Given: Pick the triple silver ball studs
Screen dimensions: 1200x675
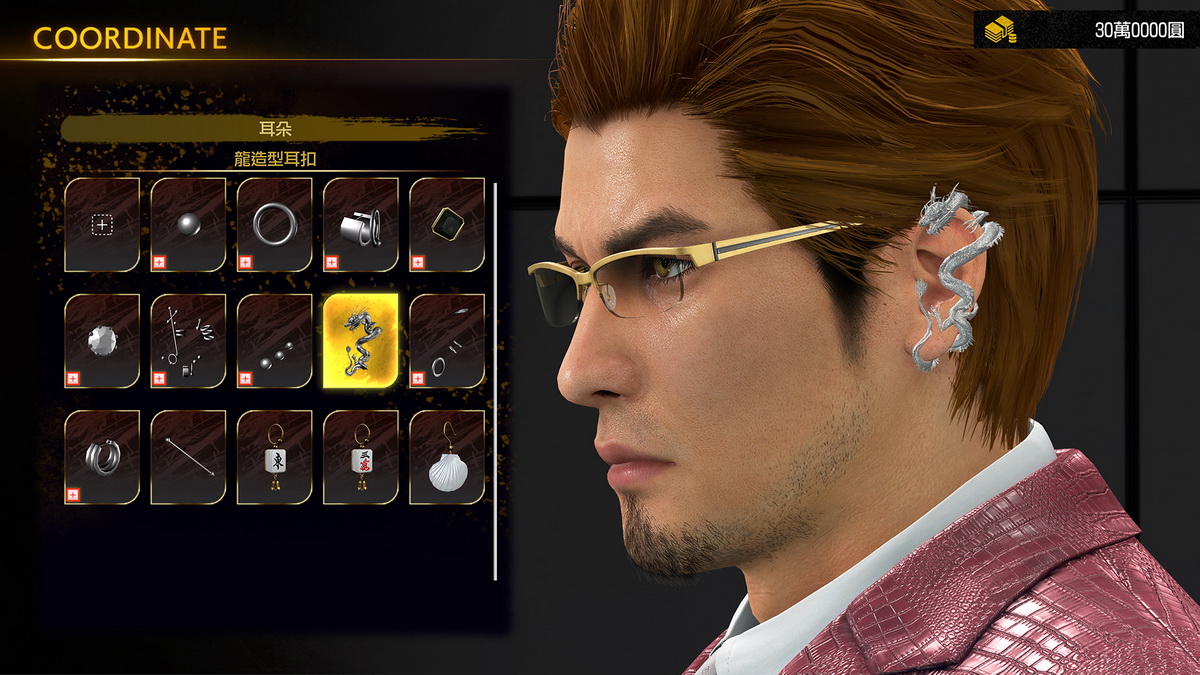Looking at the screenshot, I should 274,341.
